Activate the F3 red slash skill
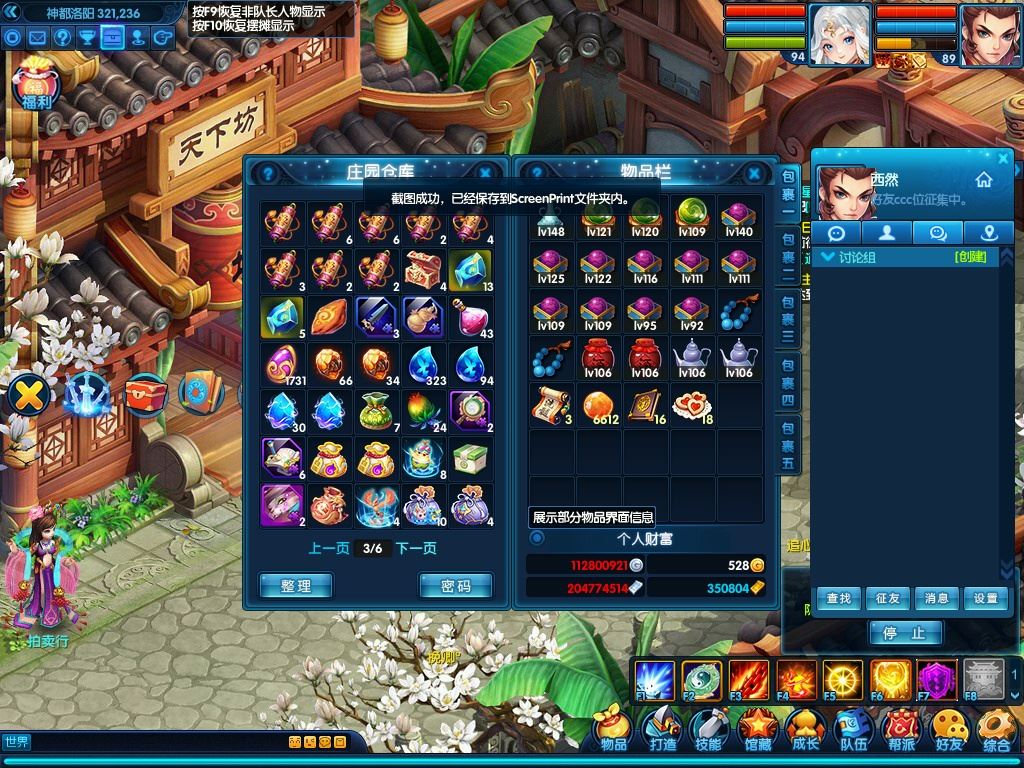The image size is (1024, 768). (748, 679)
